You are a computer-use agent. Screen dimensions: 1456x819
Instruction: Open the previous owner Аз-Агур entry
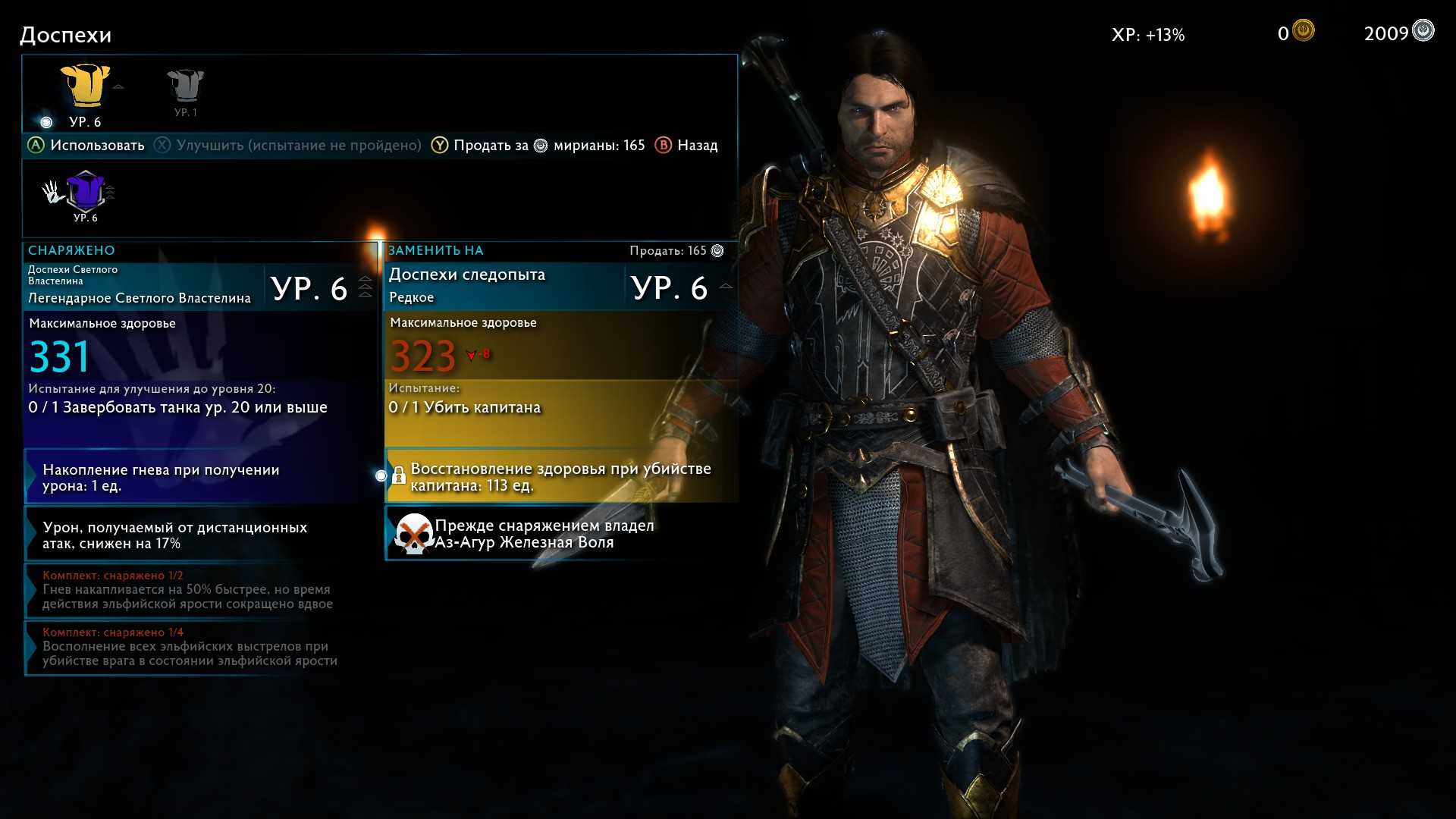tap(561, 534)
